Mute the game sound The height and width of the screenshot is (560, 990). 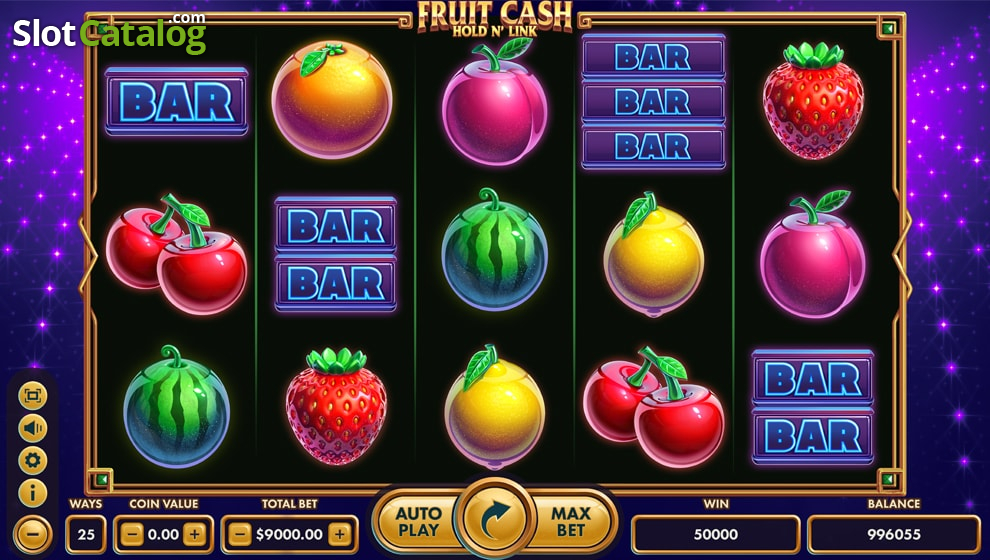click(33, 428)
